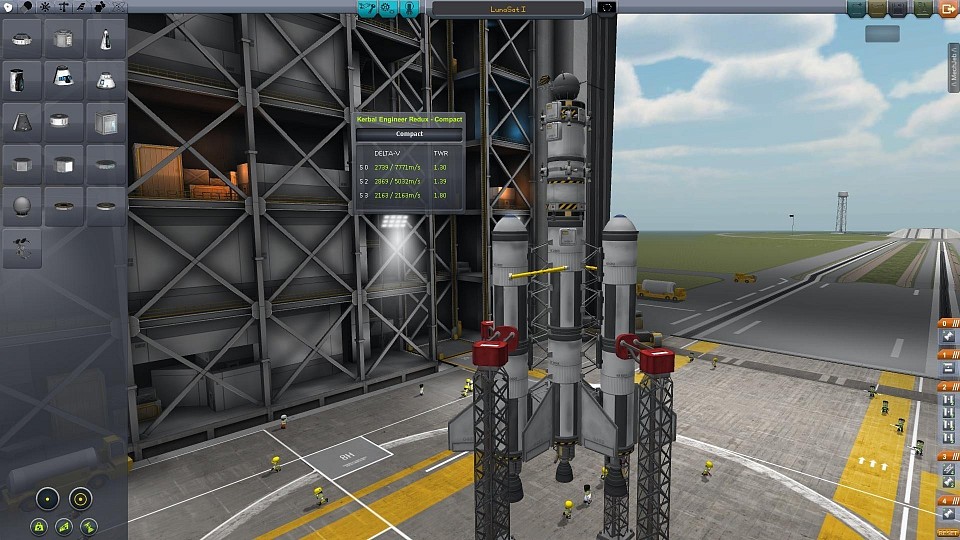Exit the editor with the orange button
This screenshot has width=960, height=540.
pos(948,8)
